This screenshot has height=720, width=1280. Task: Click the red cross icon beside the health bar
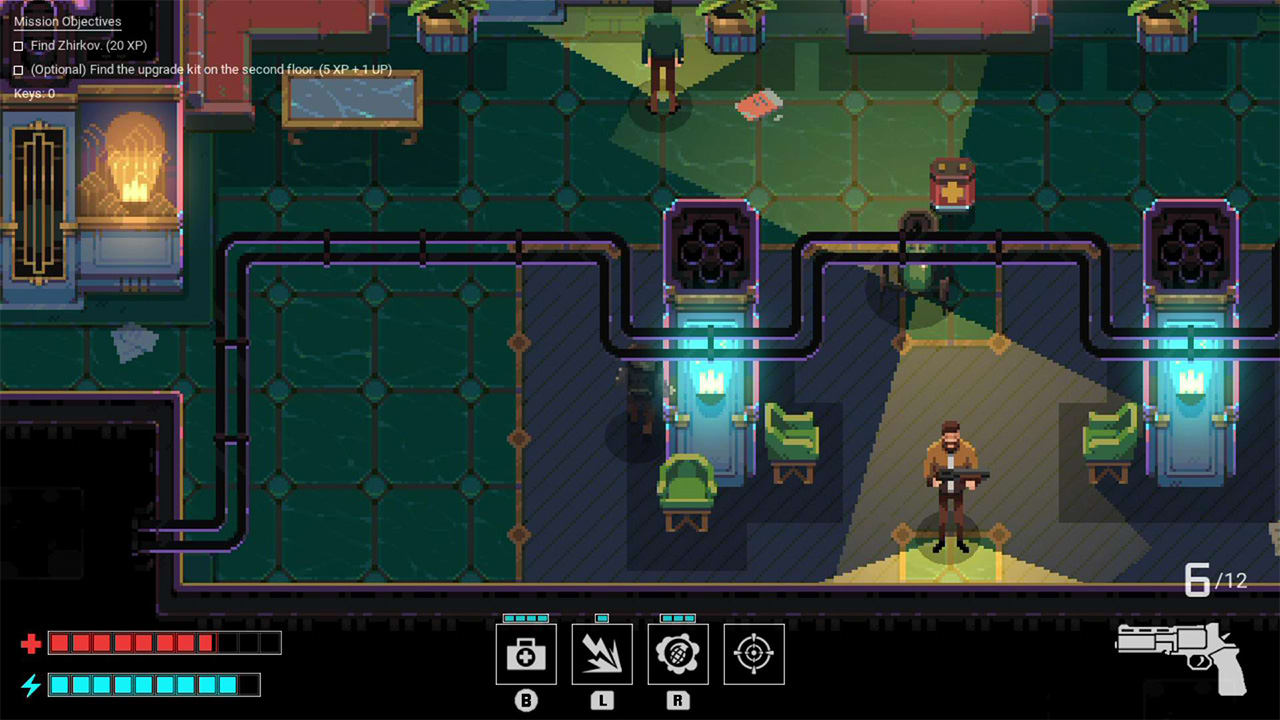click(33, 642)
